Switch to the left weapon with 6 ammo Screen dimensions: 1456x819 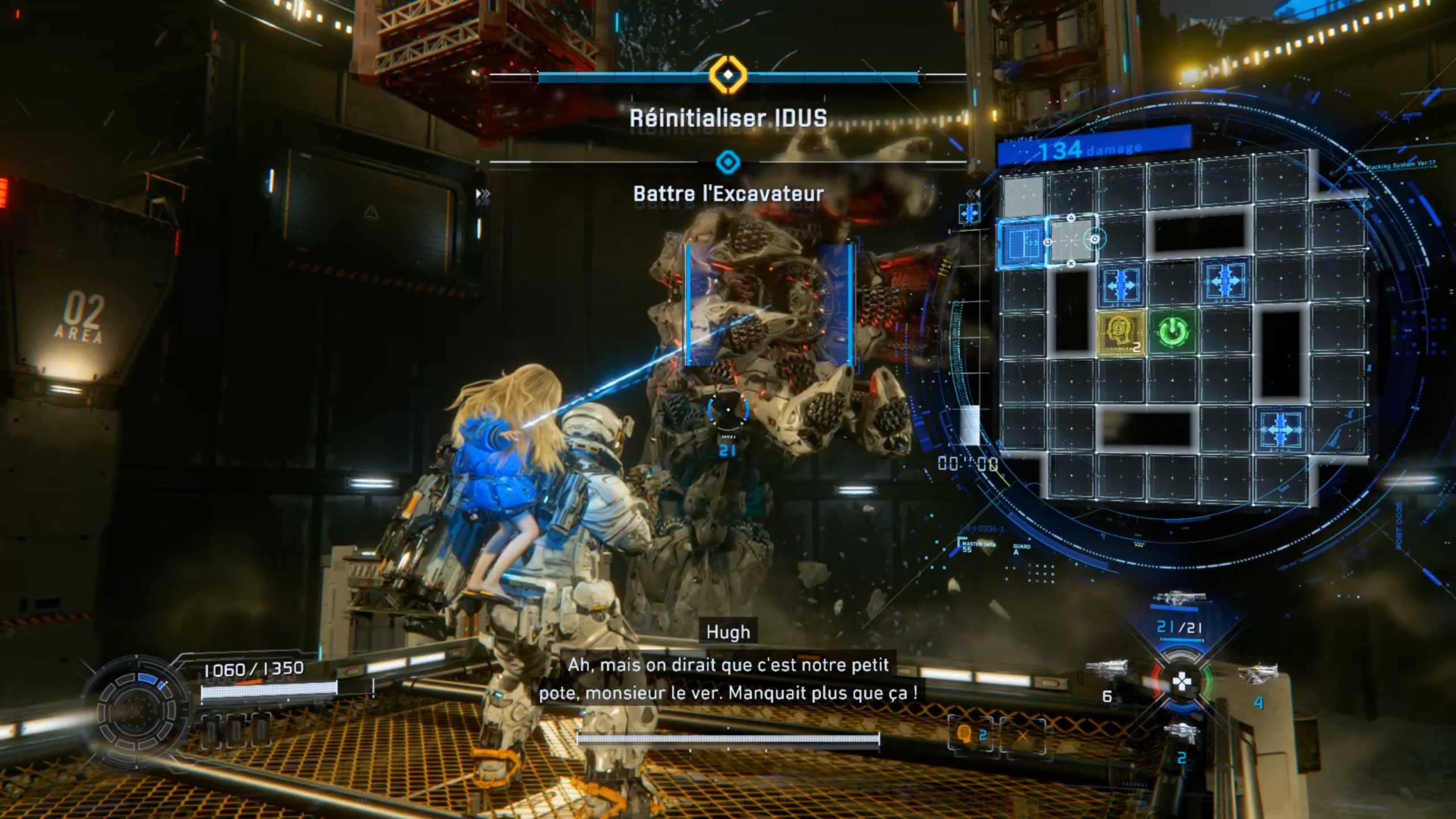pos(1107,672)
